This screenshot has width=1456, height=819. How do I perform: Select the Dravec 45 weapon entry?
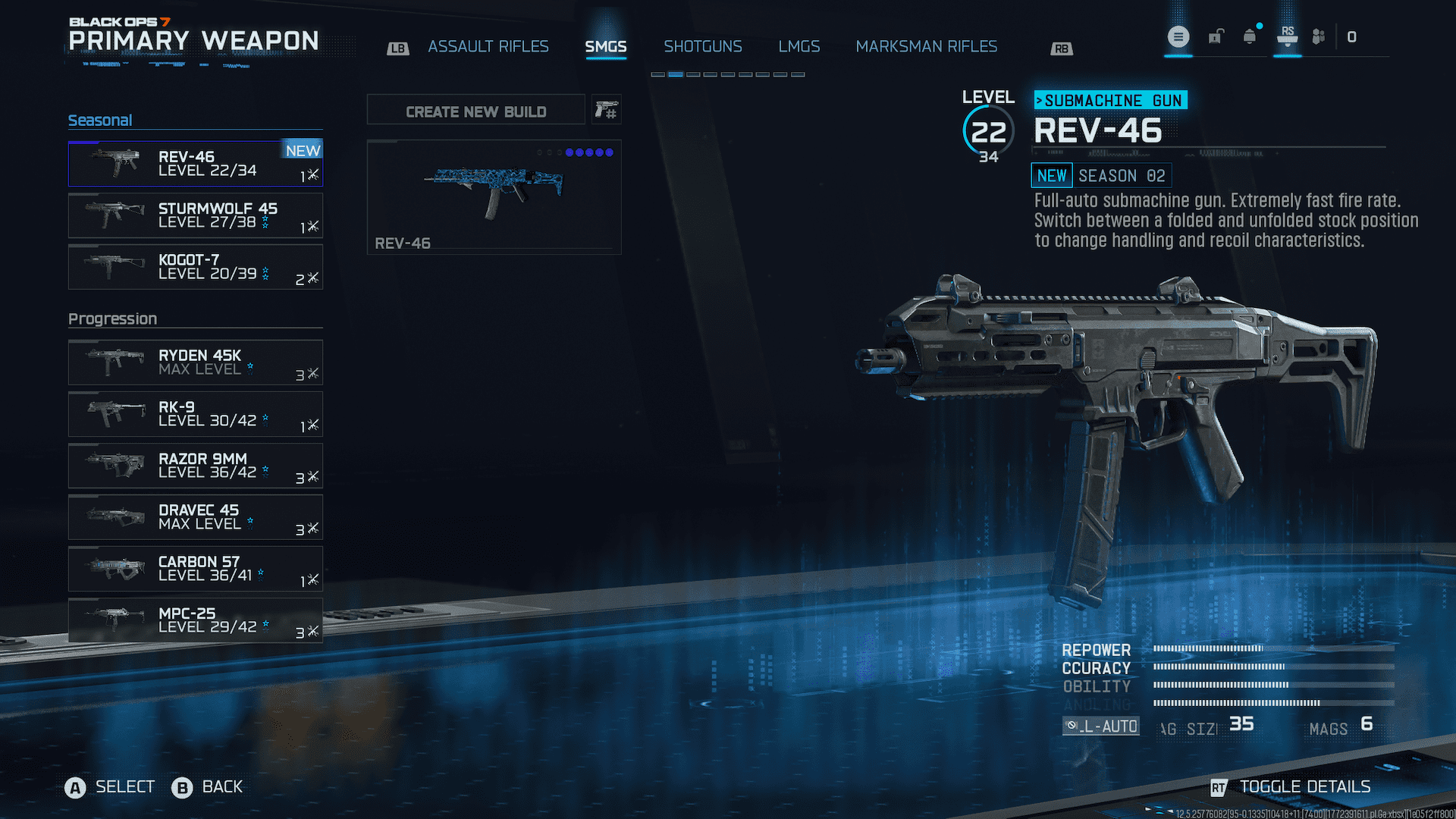(x=195, y=517)
